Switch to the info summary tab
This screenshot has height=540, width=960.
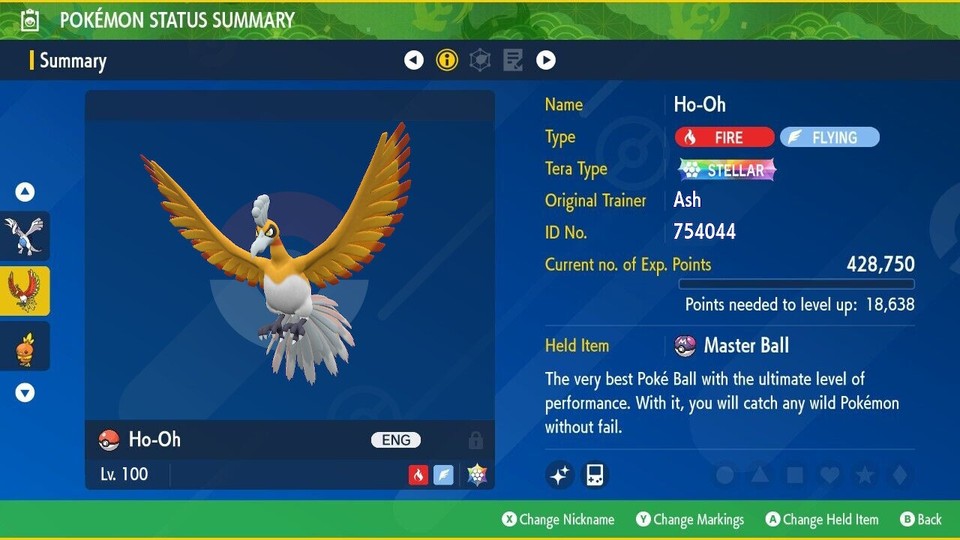447,61
